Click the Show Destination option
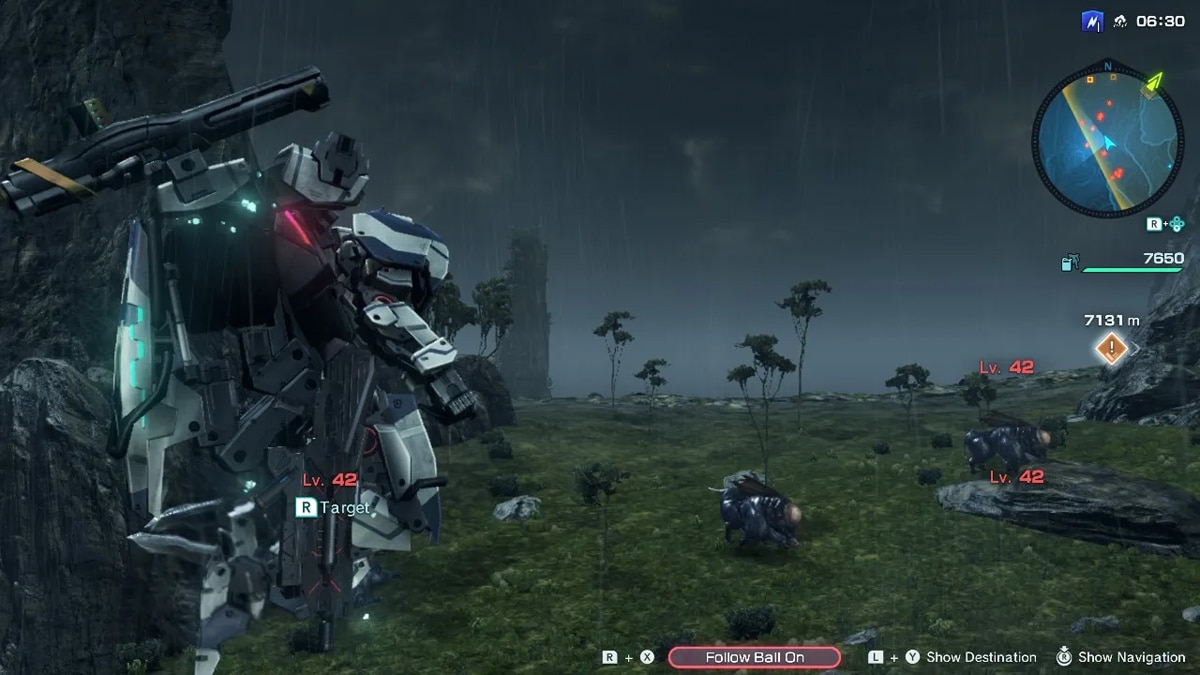 click(x=980, y=657)
